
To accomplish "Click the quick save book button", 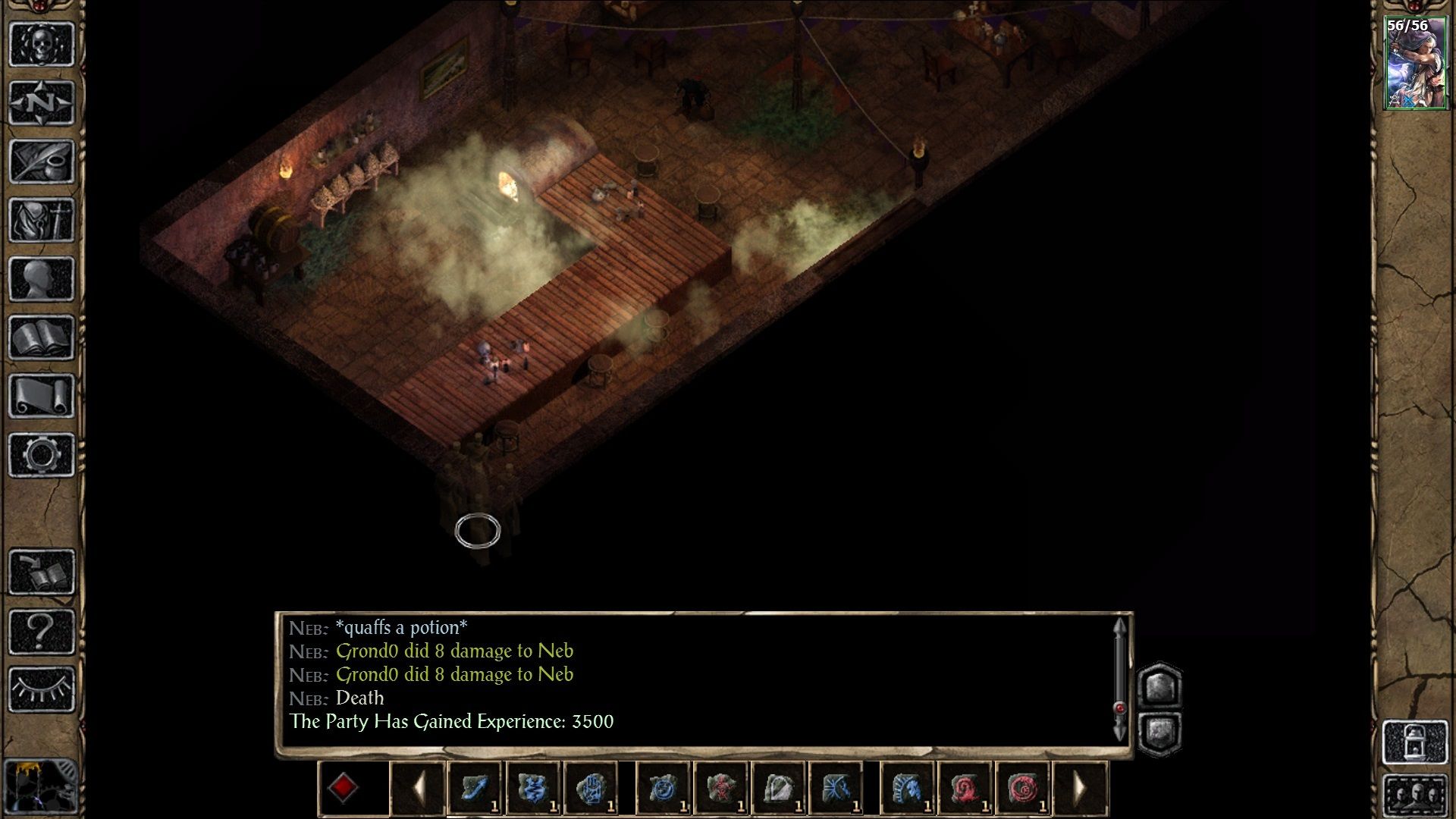I will pyautogui.click(x=42, y=572).
